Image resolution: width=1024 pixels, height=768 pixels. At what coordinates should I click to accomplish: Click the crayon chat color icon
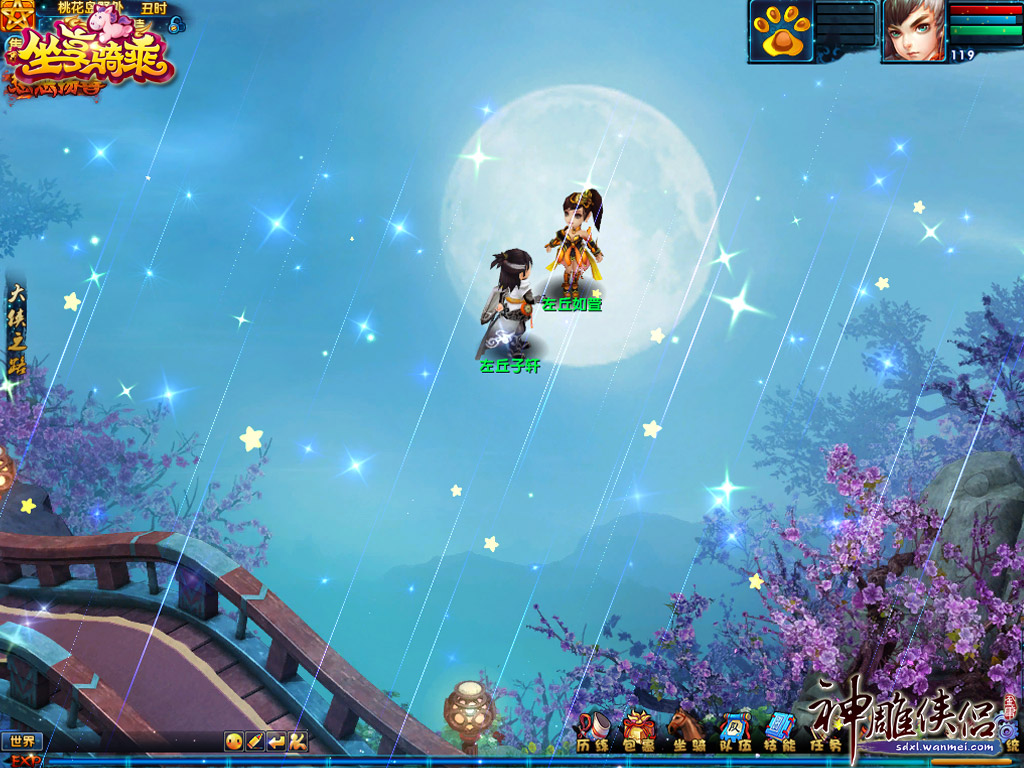click(x=255, y=742)
